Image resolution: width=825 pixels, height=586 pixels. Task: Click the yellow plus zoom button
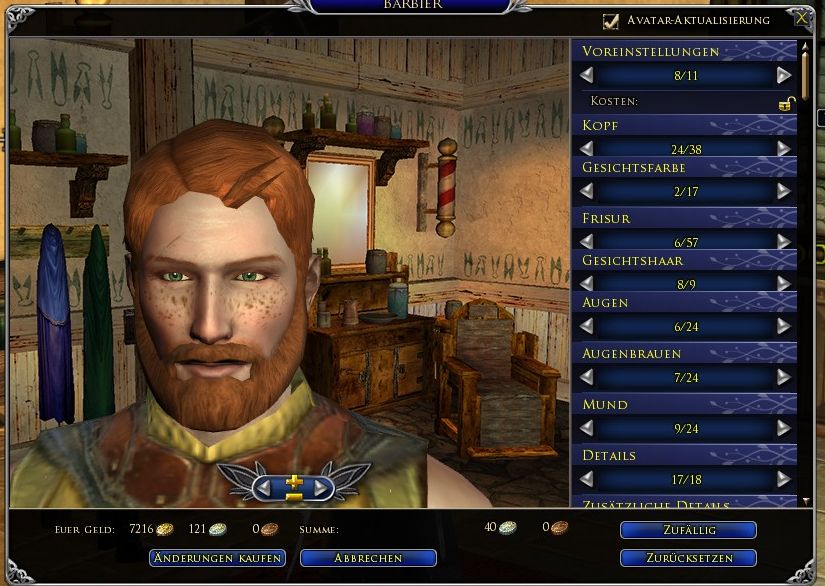[x=293, y=482]
